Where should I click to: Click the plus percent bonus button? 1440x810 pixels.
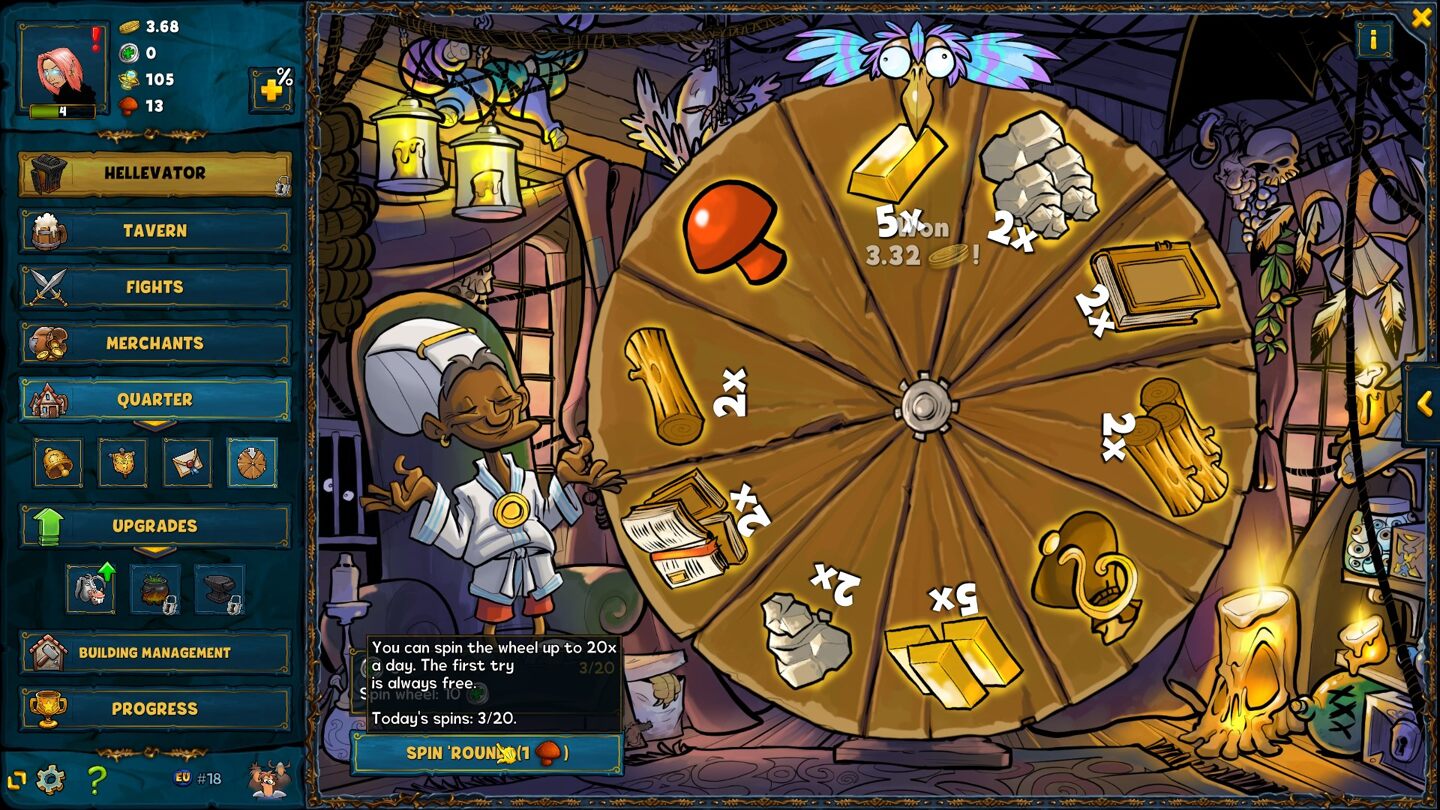pyautogui.click(x=271, y=90)
